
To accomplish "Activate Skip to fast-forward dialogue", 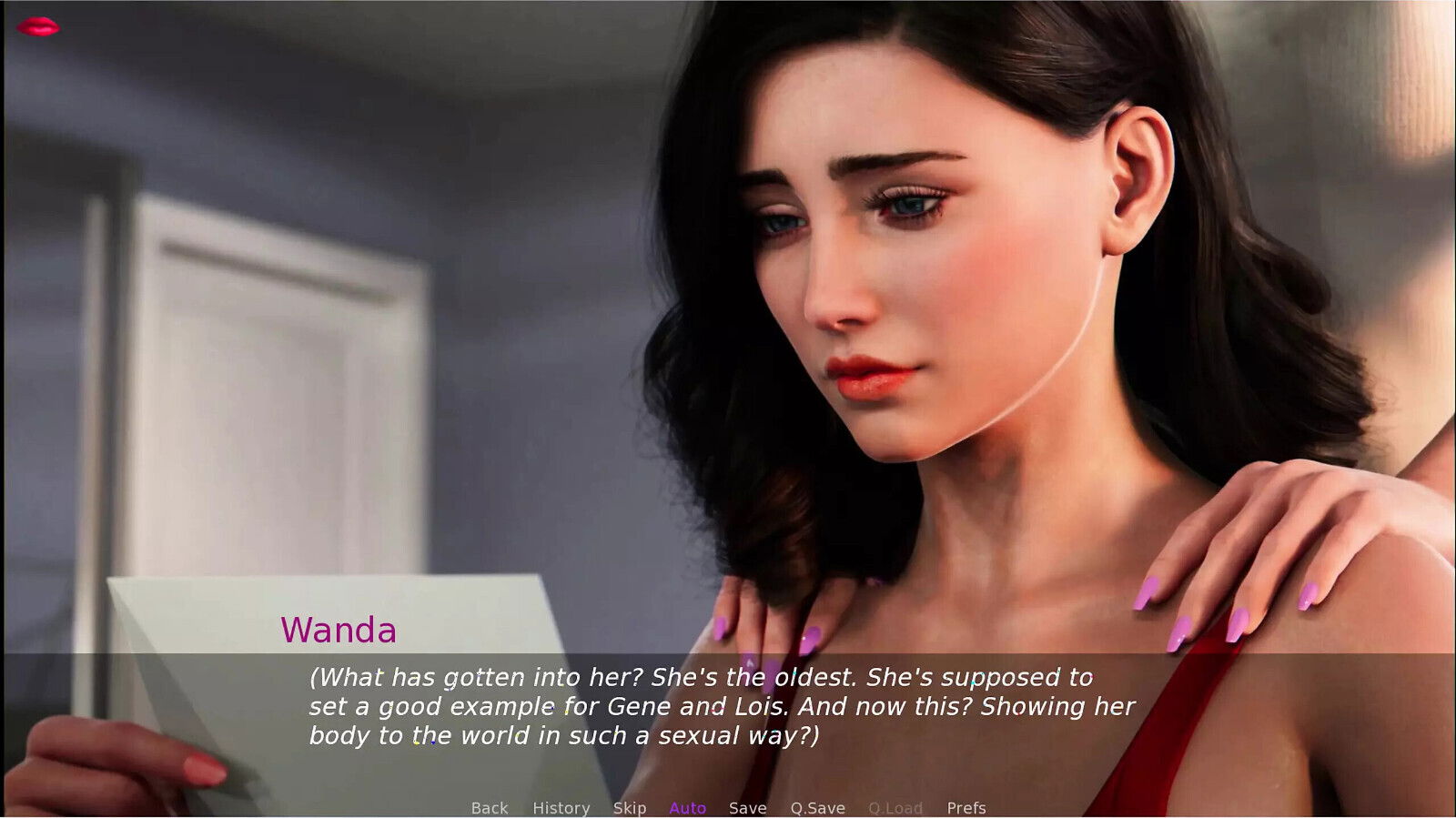I will pos(629,808).
